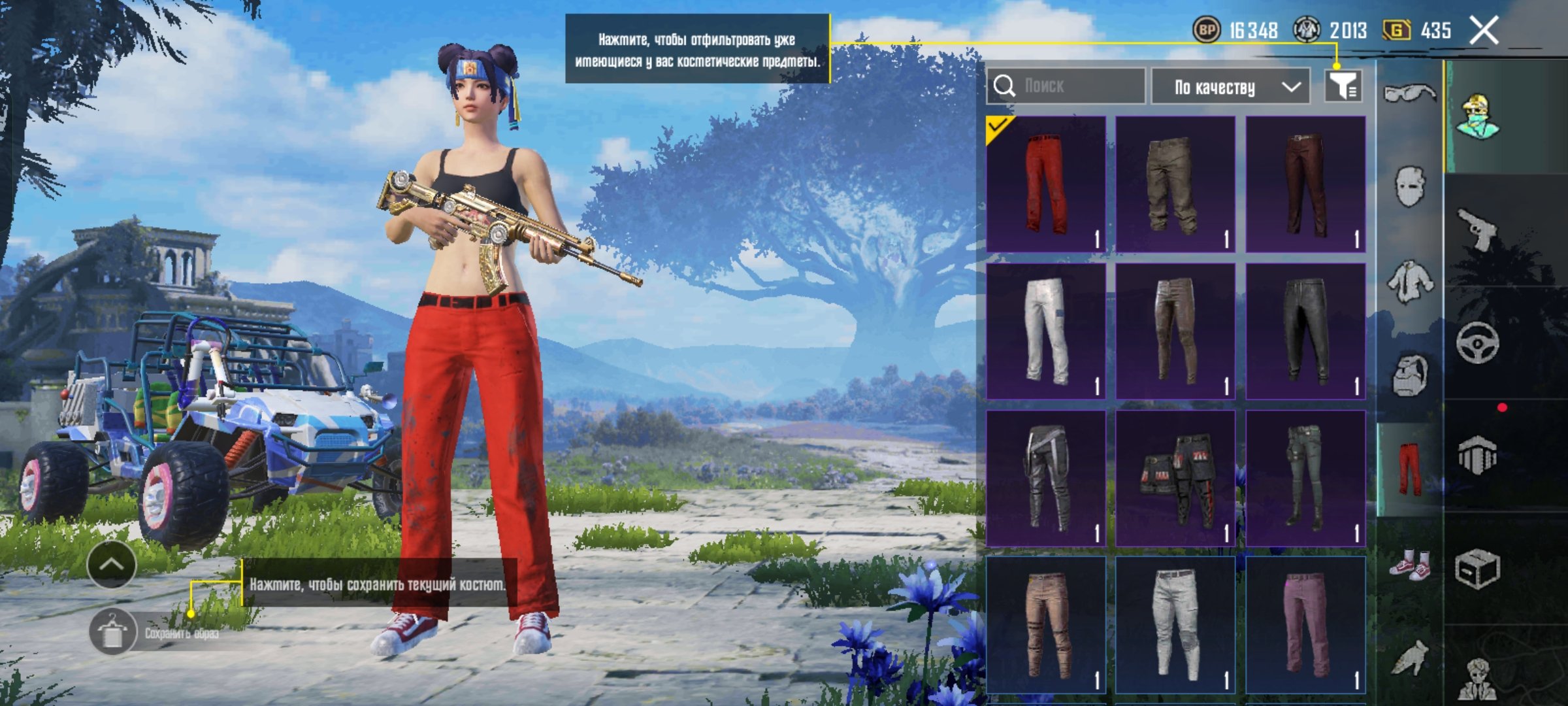
Task: Switch to the jacket clothing category tab
Action: click(x=1409, y=281)
